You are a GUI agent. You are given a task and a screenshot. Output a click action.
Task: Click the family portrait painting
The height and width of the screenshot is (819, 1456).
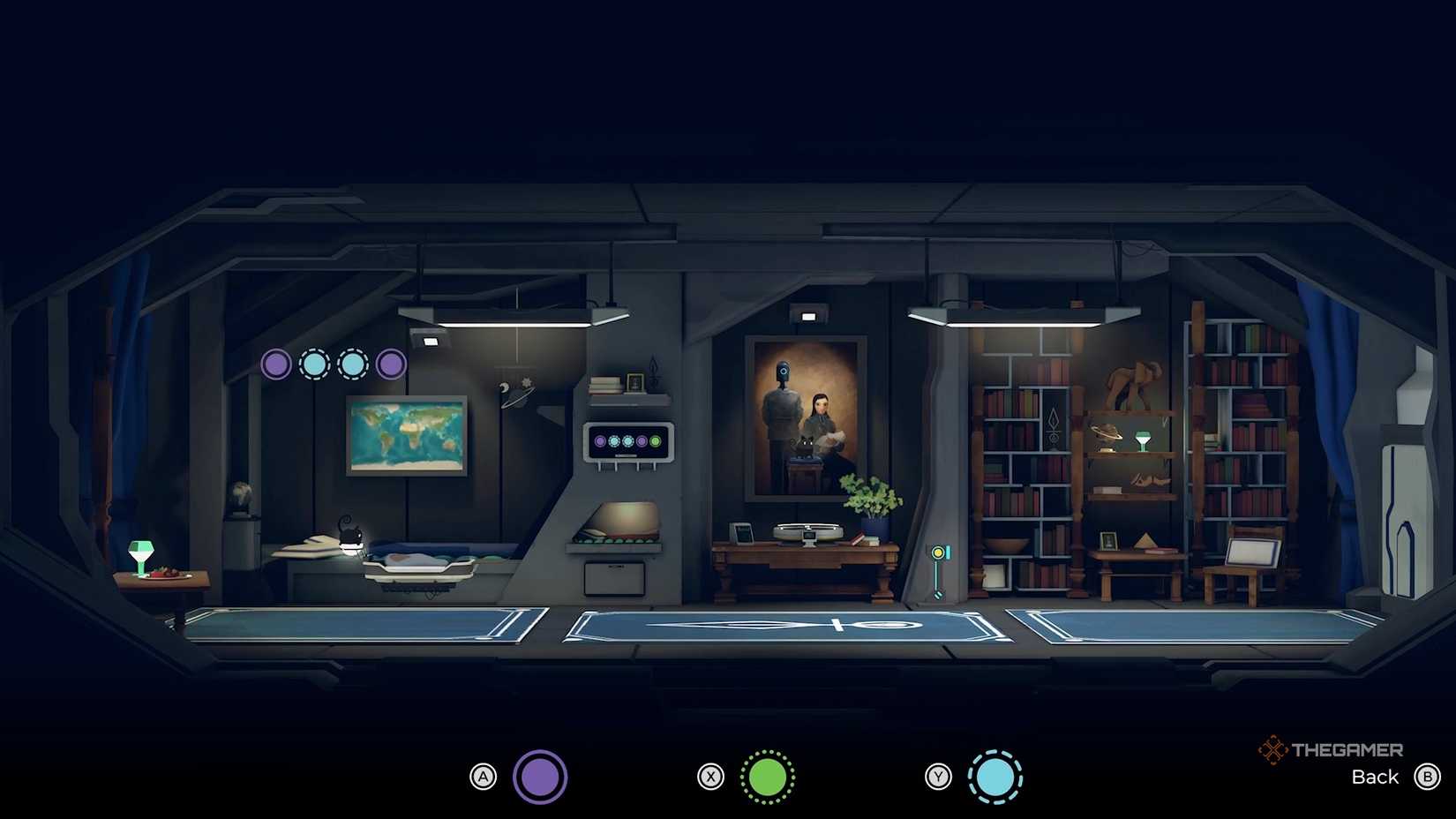pyautogui.click(x=805, y=416)
